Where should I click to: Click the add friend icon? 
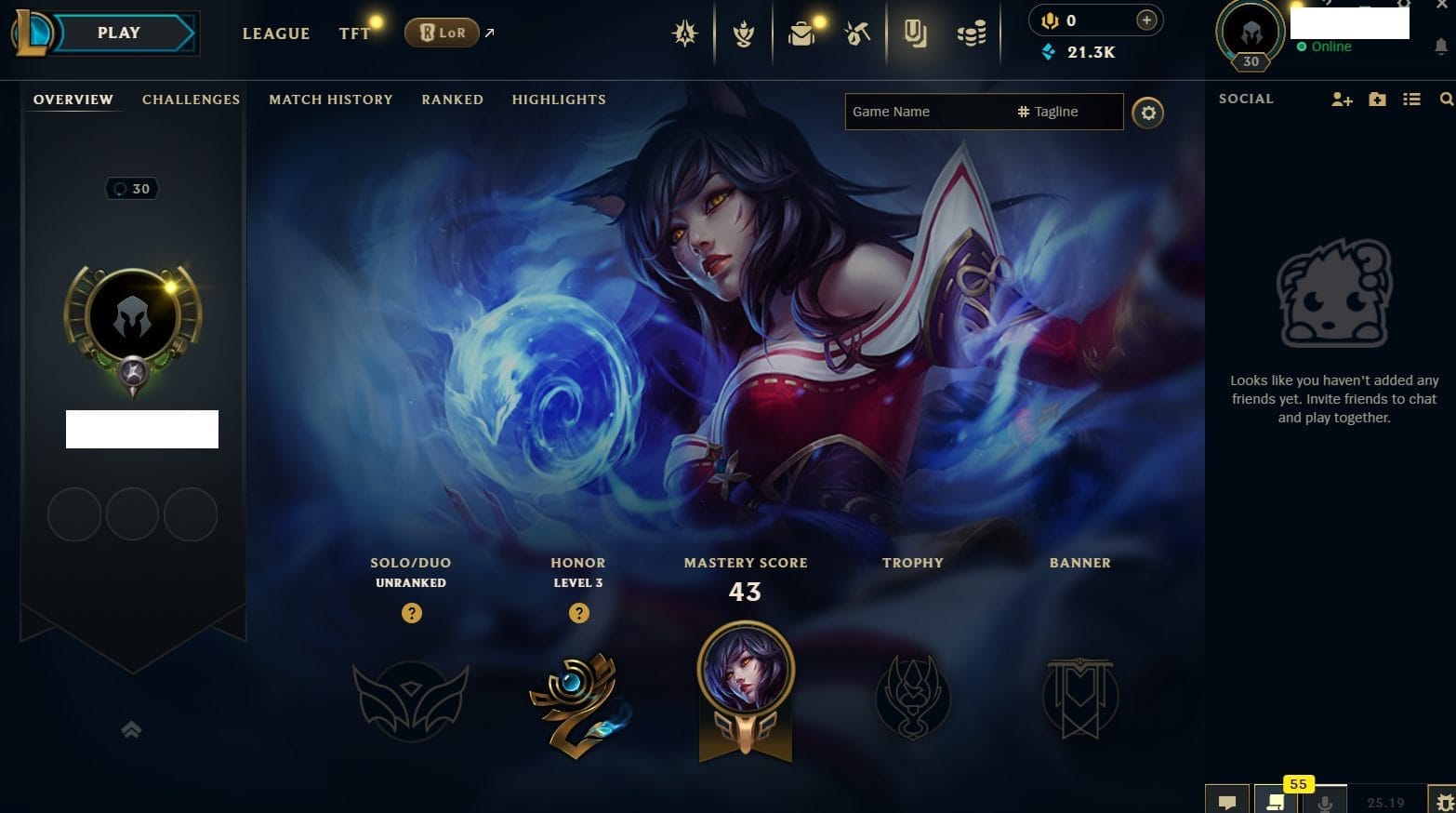tap(1341, 100)
